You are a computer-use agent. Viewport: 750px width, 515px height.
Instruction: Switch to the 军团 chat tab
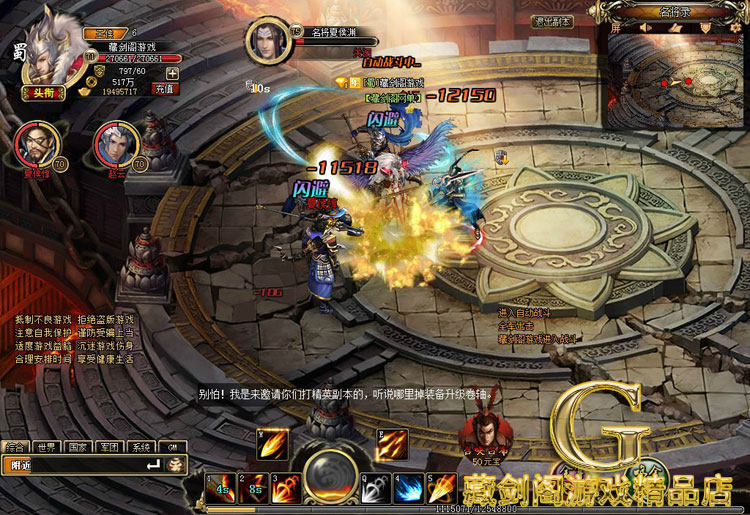(109, 447)
